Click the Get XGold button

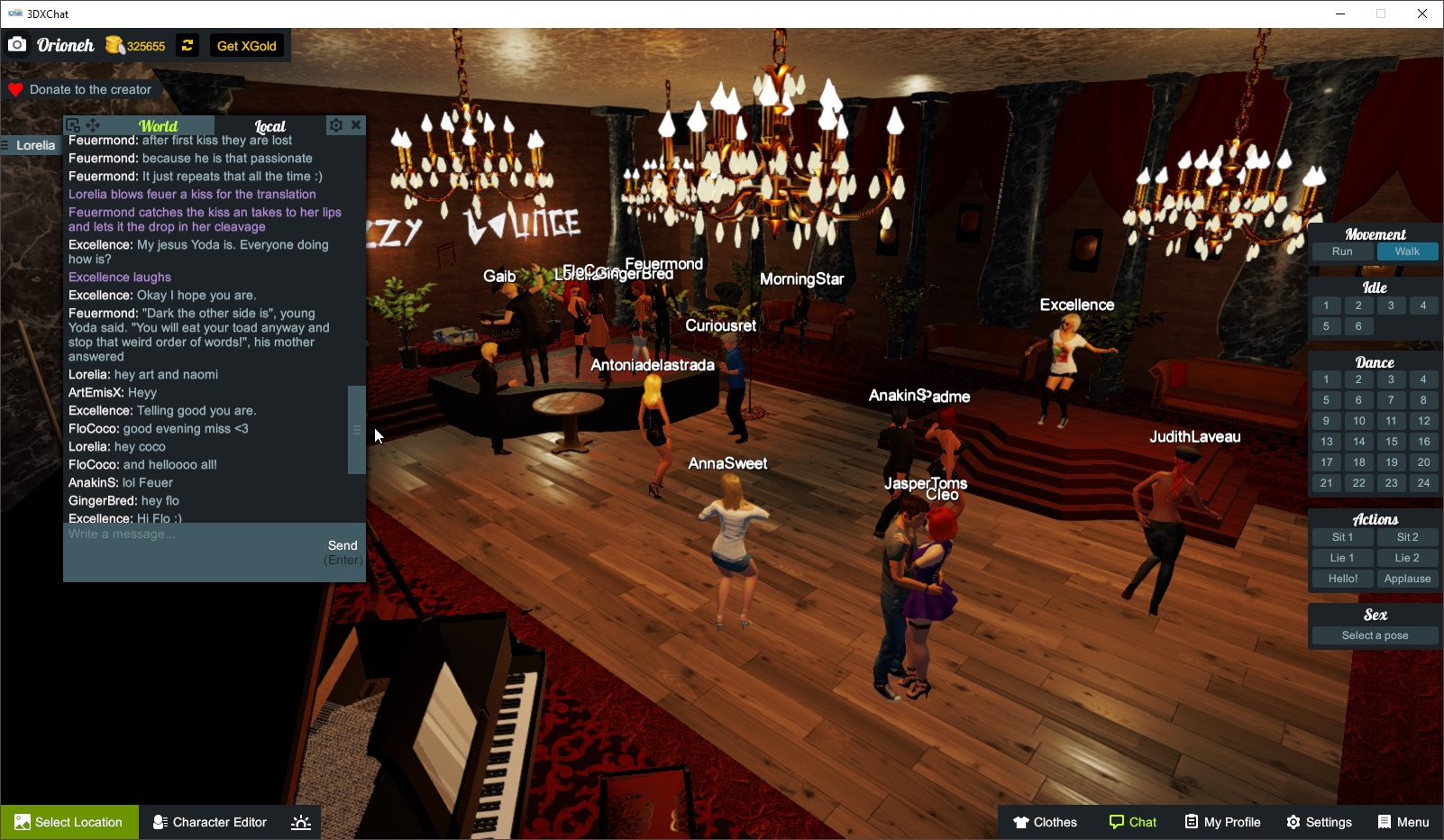pos(246,45)
